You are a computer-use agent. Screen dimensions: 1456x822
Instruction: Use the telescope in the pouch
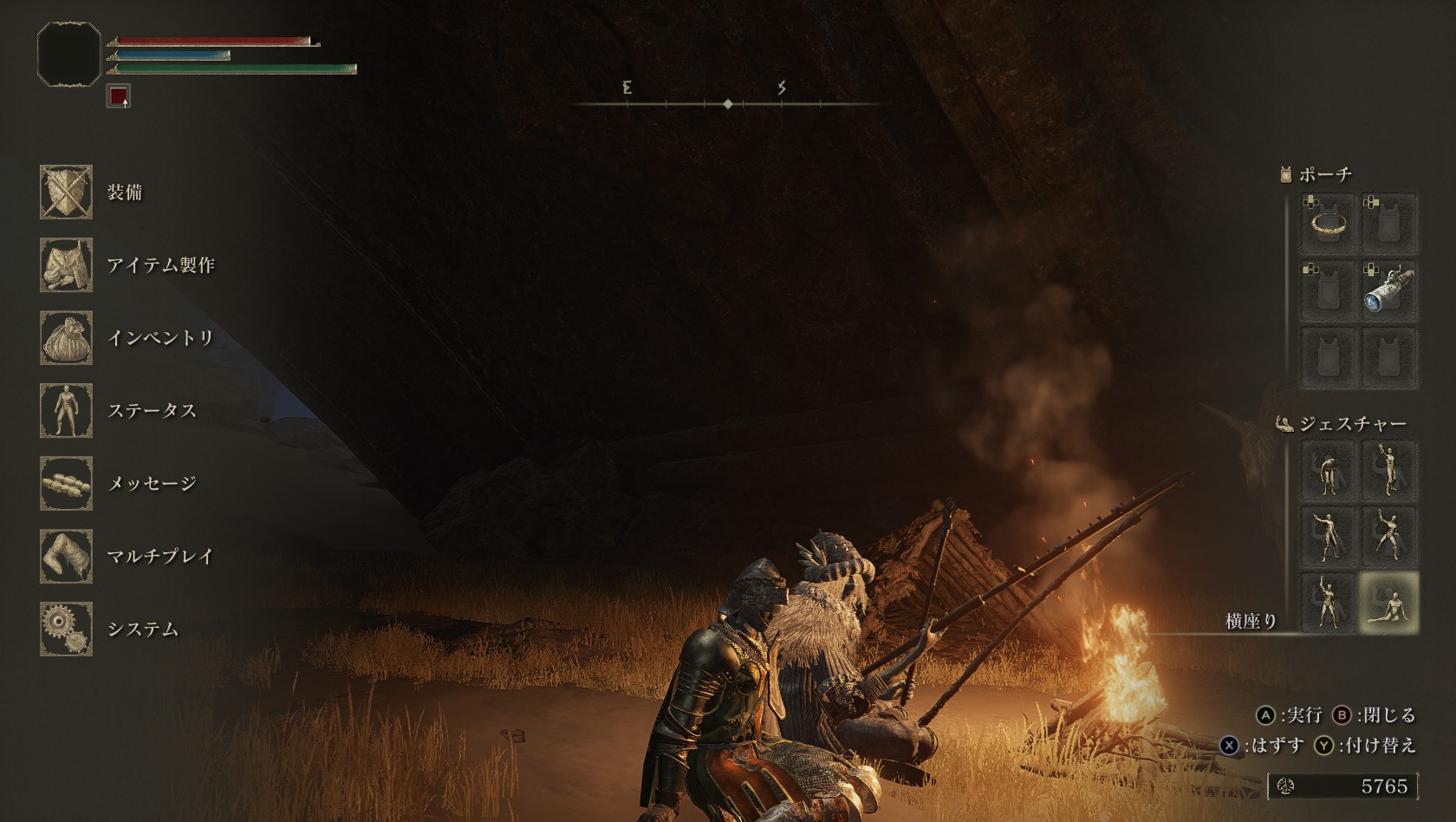pos(1388,290)
